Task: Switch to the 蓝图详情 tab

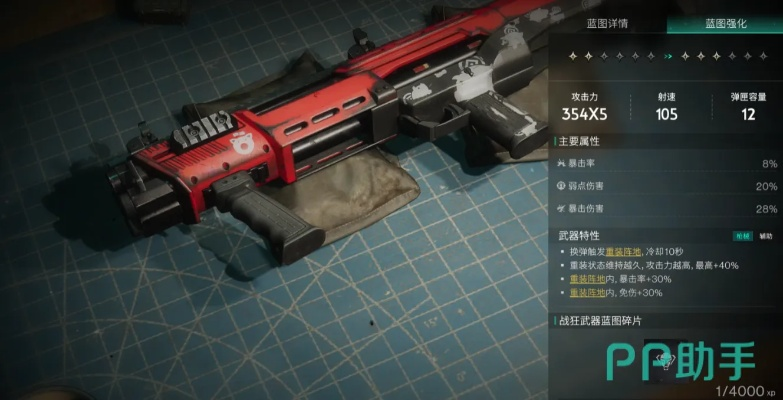Action: (x=610, y=24)
